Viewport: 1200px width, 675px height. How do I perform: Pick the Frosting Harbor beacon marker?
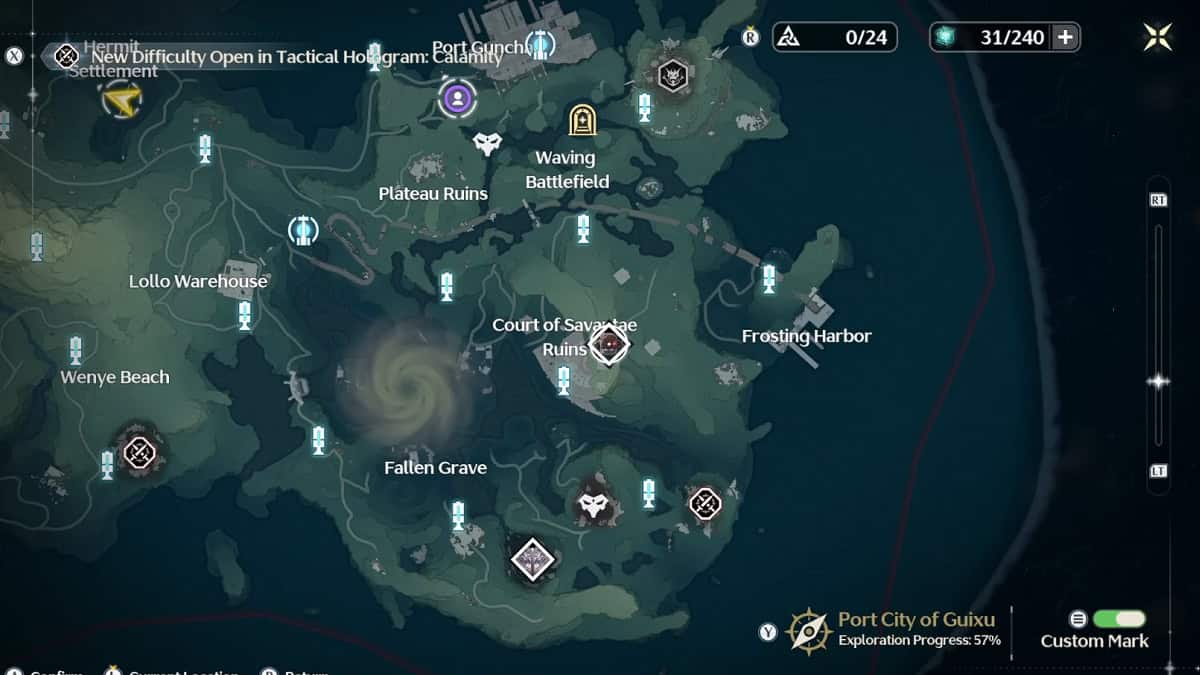click(x=769, y=278)
